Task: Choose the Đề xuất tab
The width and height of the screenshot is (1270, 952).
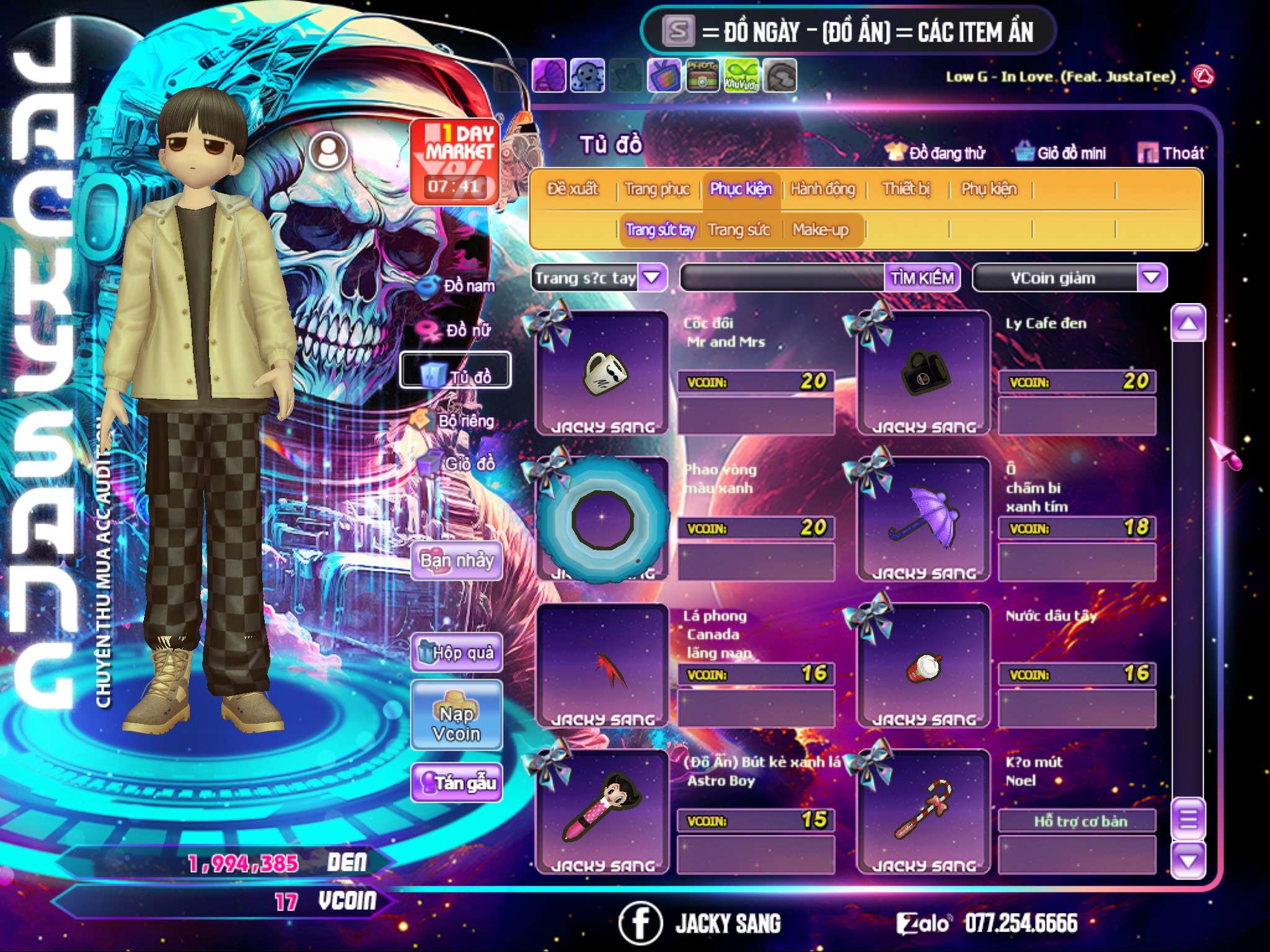Action: tap(572, 189)
